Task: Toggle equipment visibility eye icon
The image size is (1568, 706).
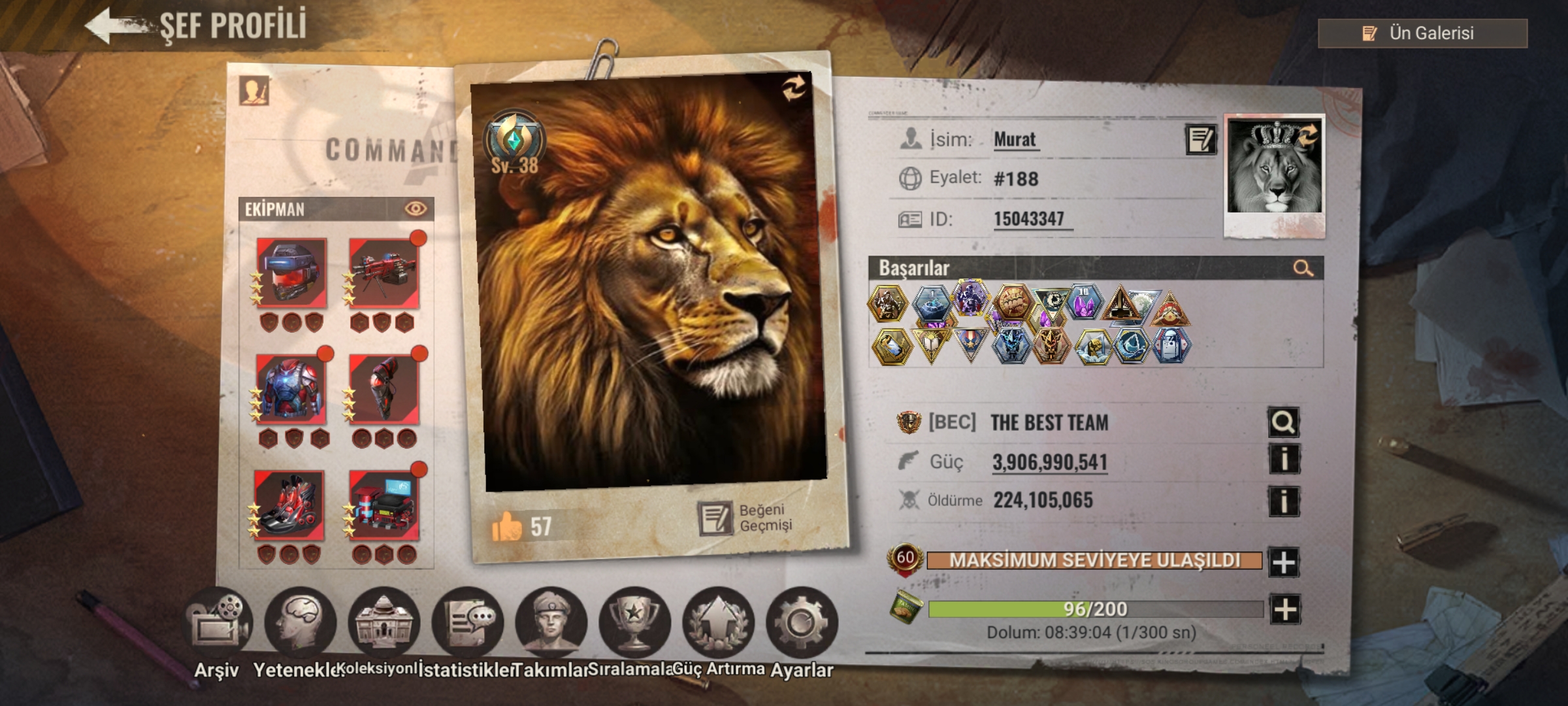Action: coord(416,209)
